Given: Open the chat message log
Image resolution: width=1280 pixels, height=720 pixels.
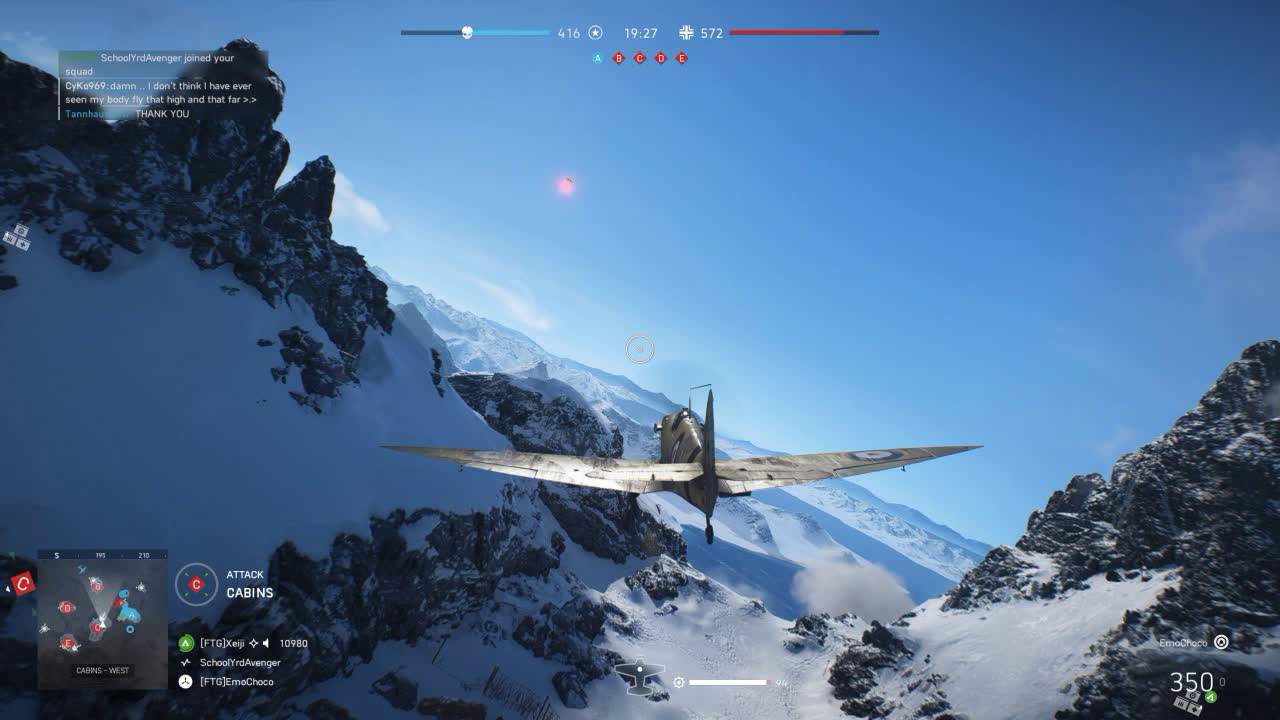Looking at the screenshot, I should coord(162,86).
